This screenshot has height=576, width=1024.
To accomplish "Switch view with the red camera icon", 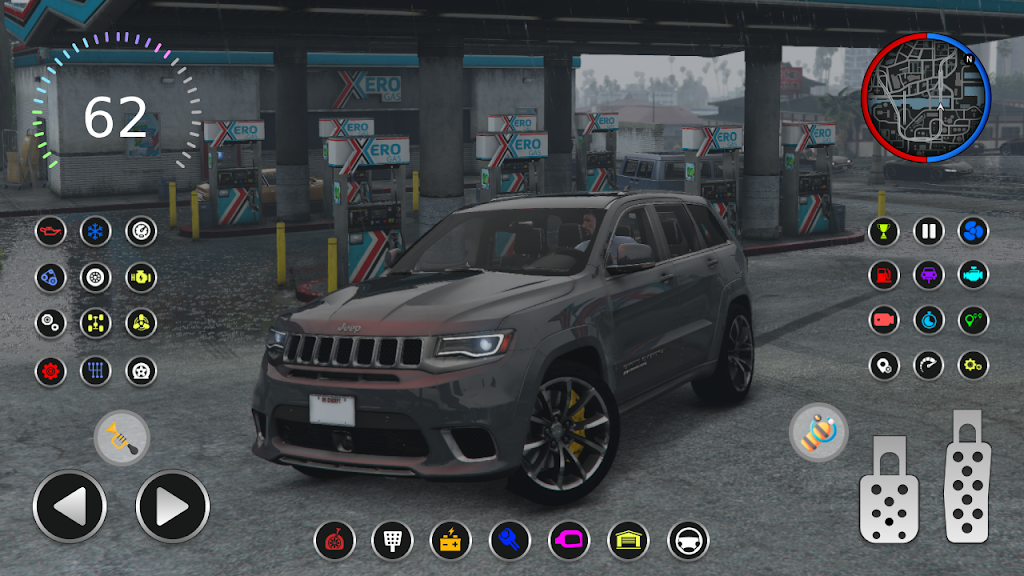I will tap(883, 320).
